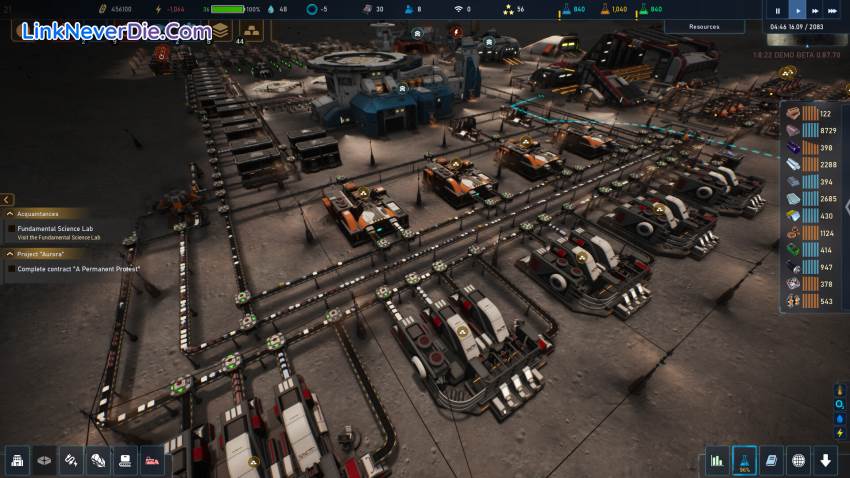Set game speed to normal play
This screenshot has width=850, height=478.
[x=797, y=10]
